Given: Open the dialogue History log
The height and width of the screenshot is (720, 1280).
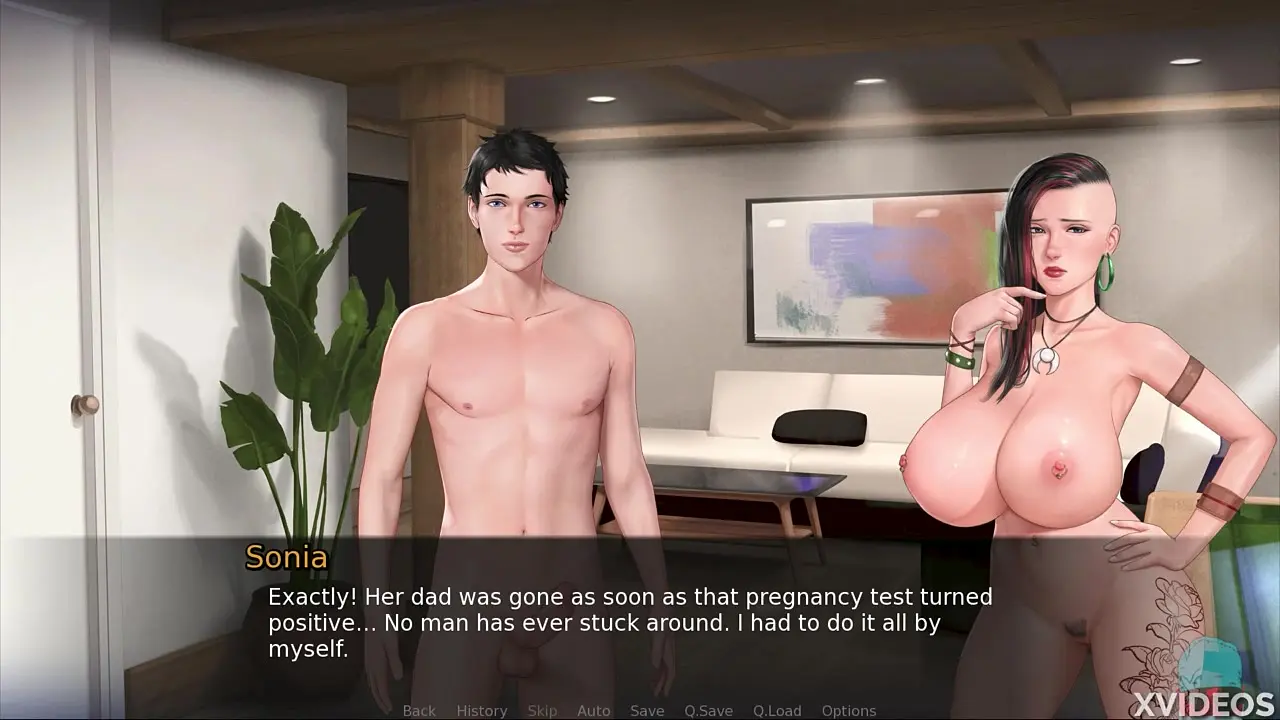Looking at the screenshot, I should coord(482,711).
